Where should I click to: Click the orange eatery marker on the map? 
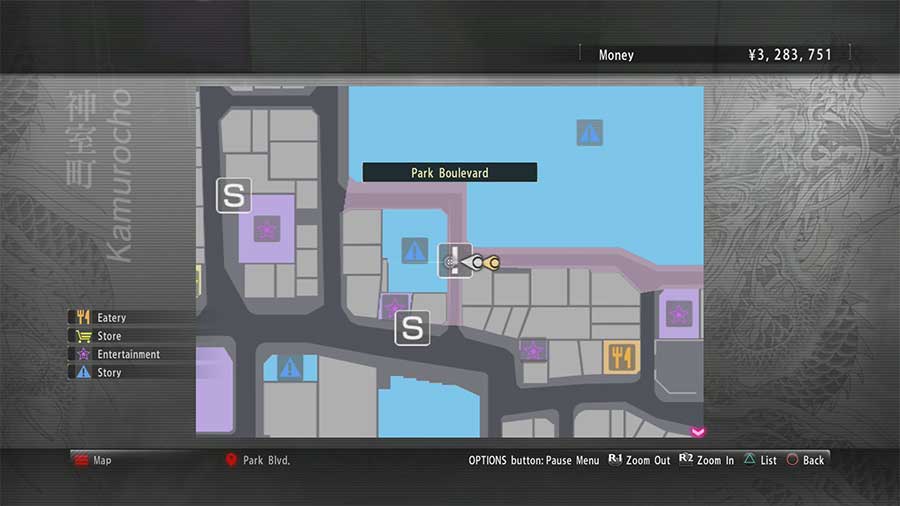pyautogui.click(x=622, y=356)
